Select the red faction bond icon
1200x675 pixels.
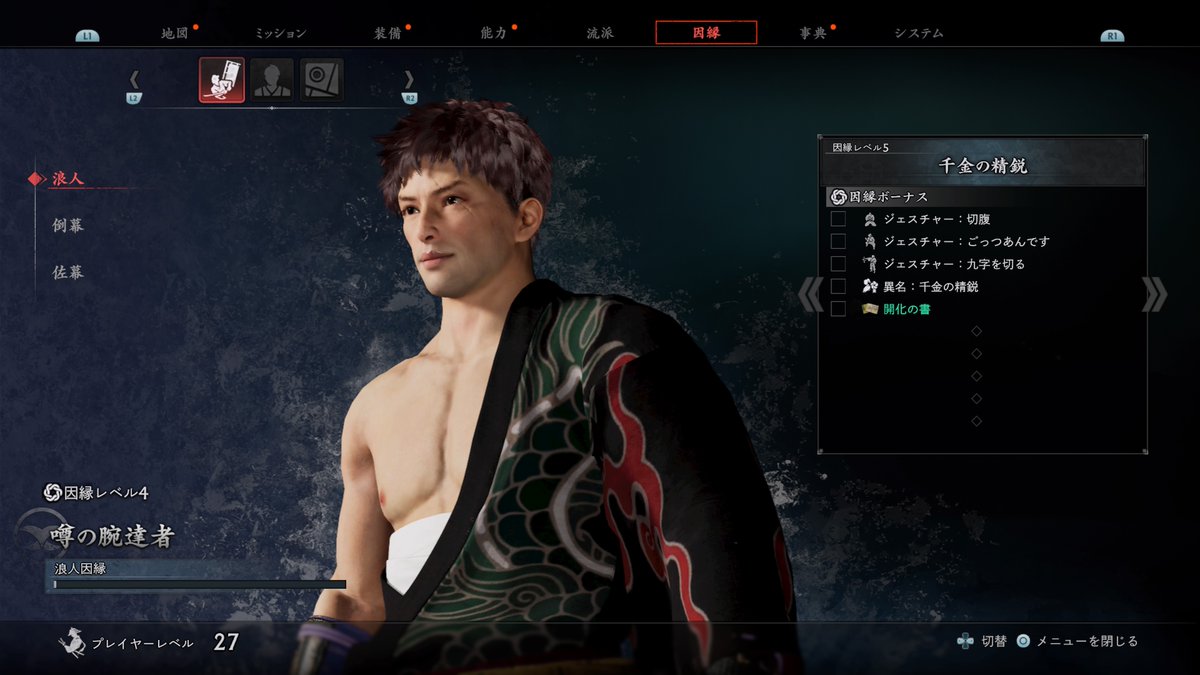(222, 80)
